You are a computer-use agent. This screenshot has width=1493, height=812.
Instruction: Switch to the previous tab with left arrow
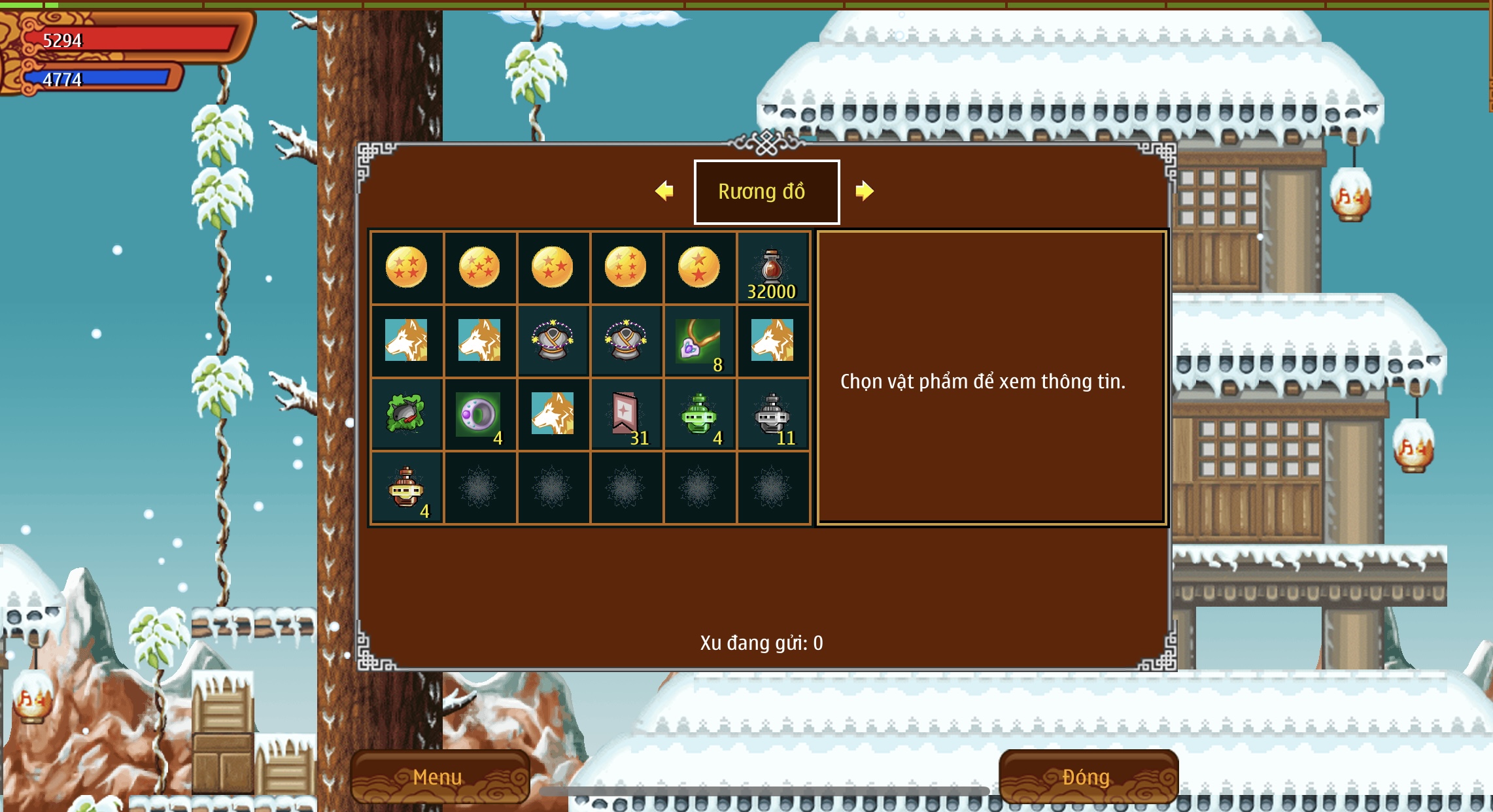pos(664,191)
